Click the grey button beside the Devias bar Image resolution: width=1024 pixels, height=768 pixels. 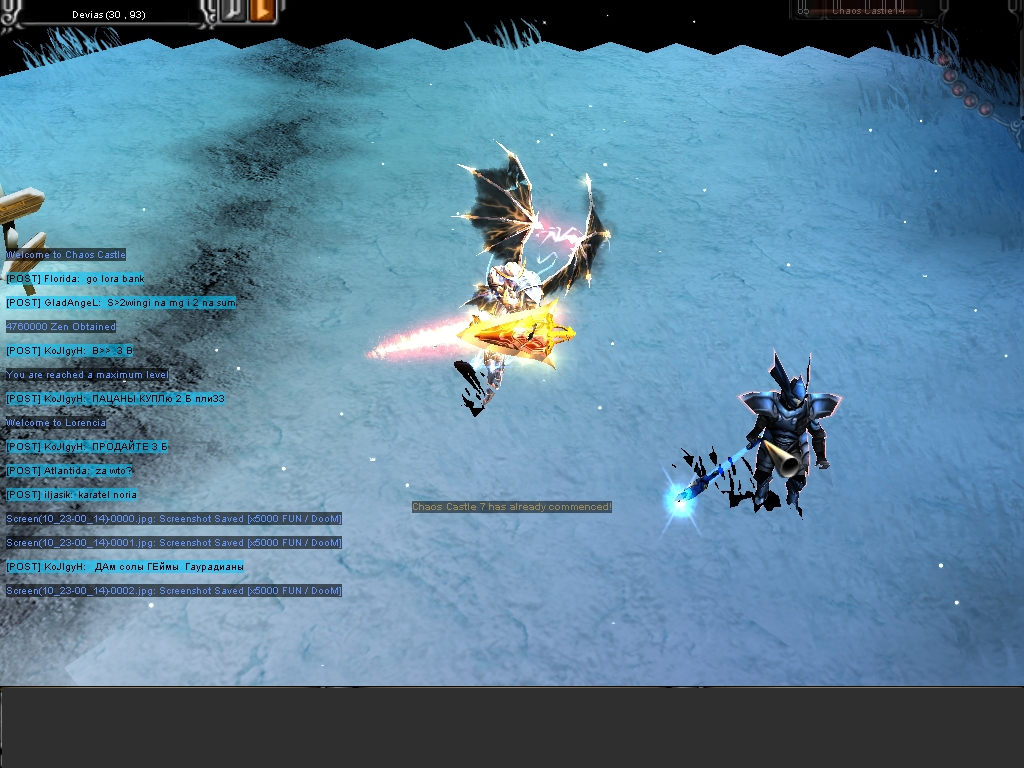point(232,10)
